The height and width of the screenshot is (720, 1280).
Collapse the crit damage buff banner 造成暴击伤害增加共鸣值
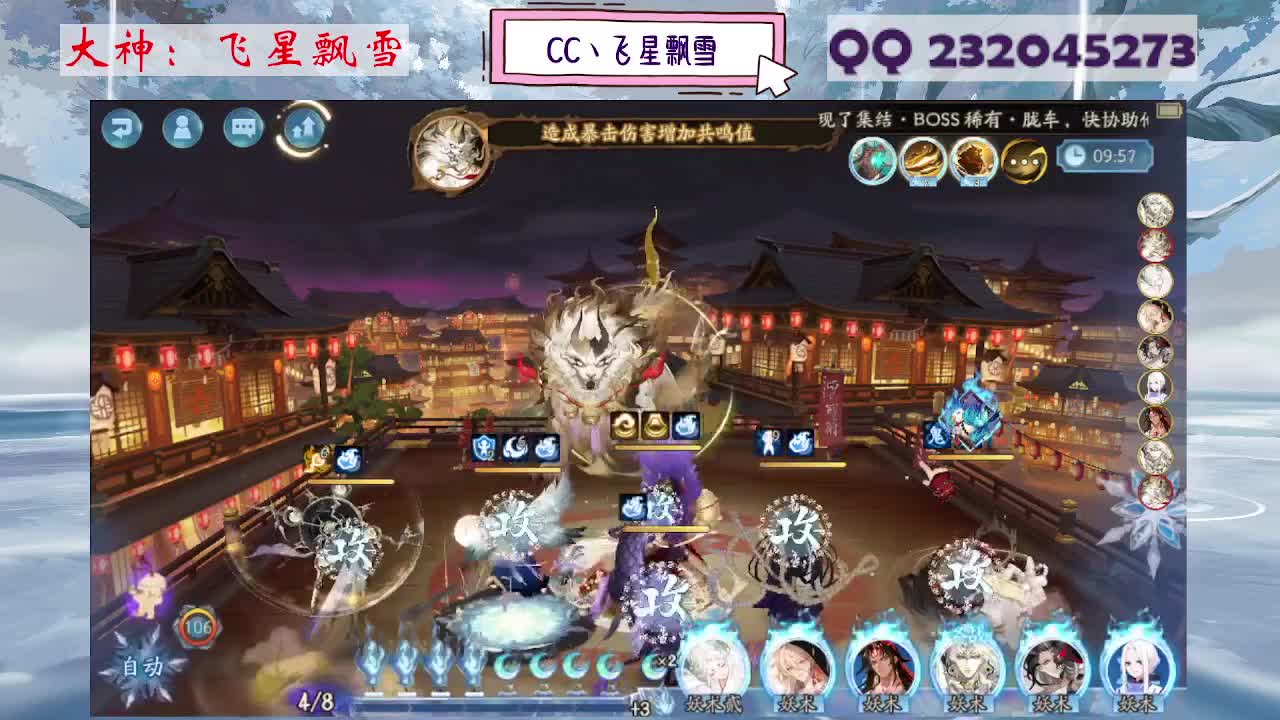(640, 130)
